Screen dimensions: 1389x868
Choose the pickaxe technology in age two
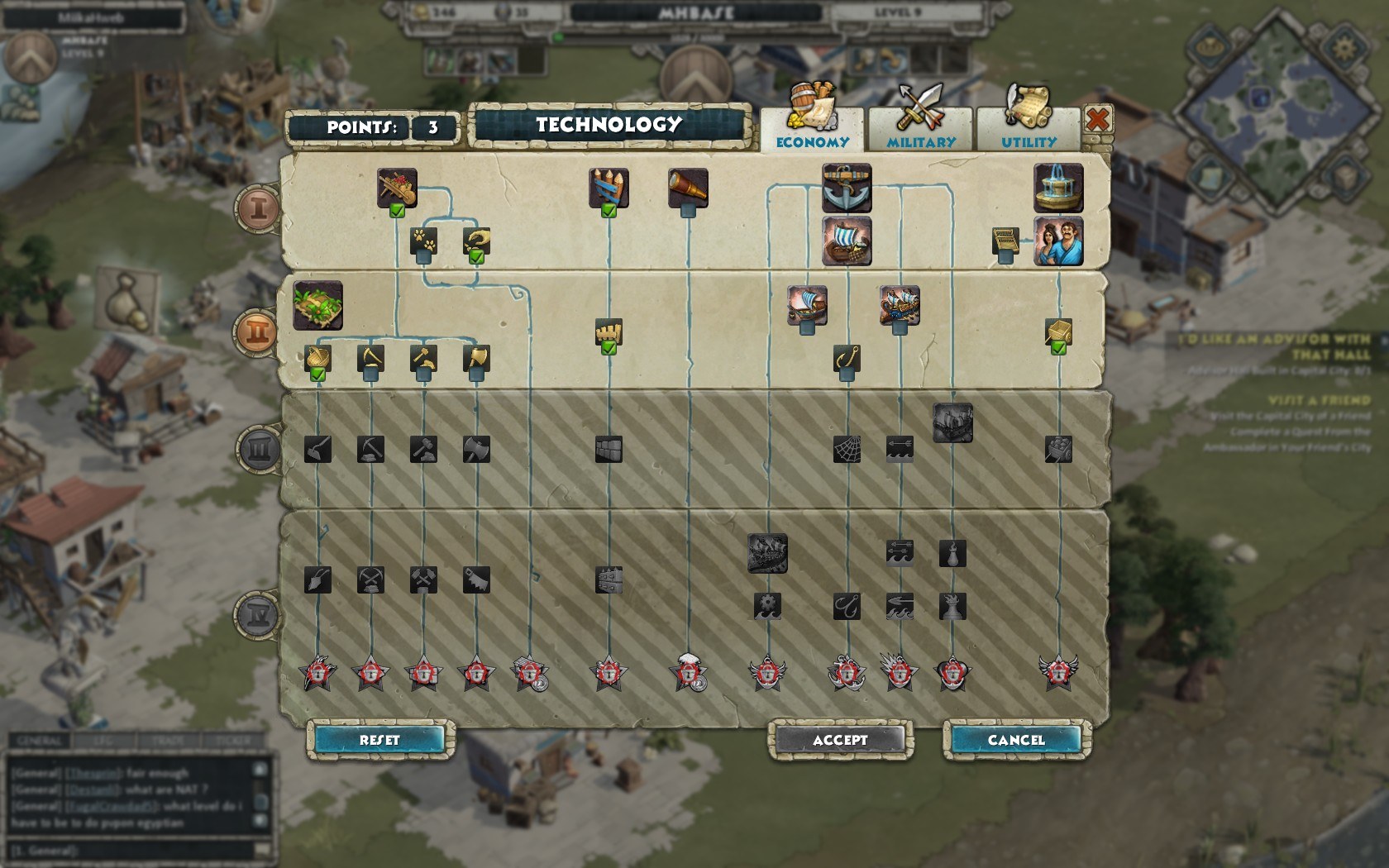(370, 358)
